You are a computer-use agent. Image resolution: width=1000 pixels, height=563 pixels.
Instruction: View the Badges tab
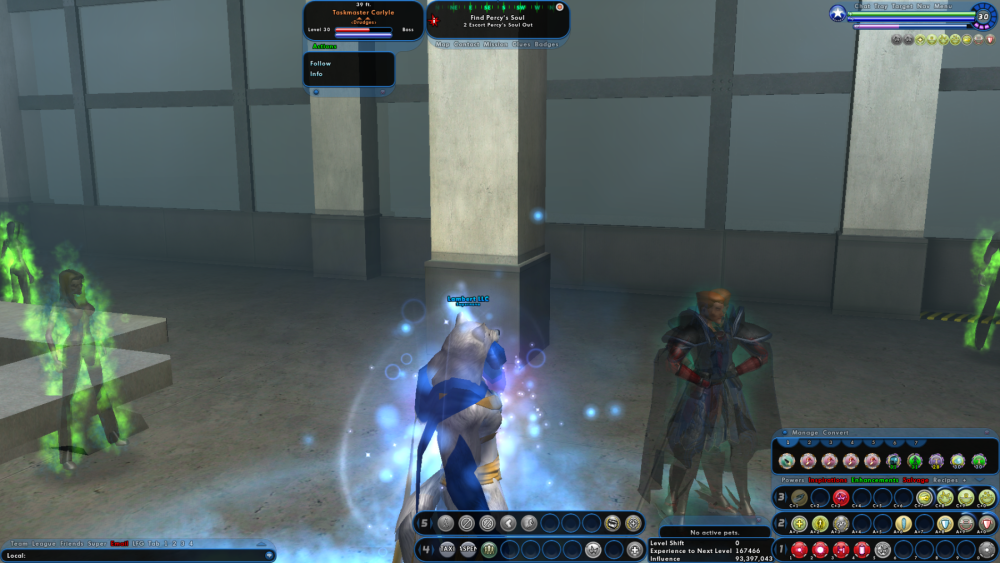tap(546, 44)
